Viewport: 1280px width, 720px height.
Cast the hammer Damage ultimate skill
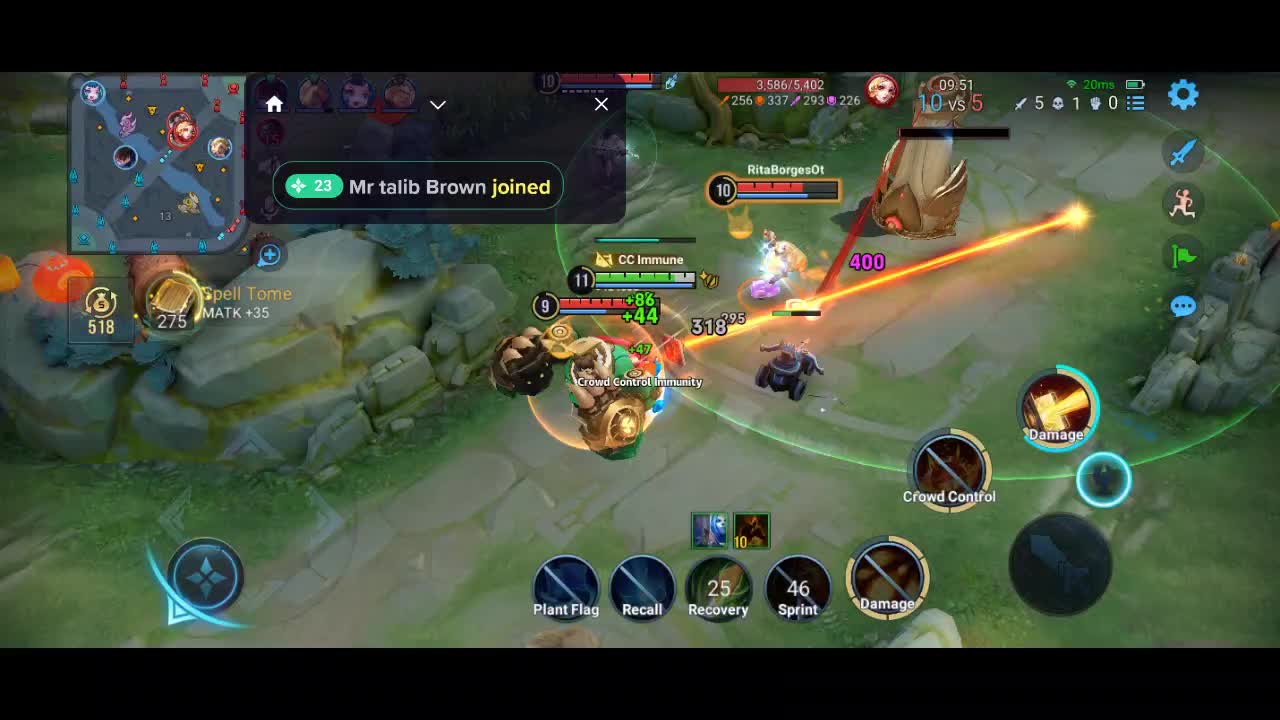(x=1058, y=406)
